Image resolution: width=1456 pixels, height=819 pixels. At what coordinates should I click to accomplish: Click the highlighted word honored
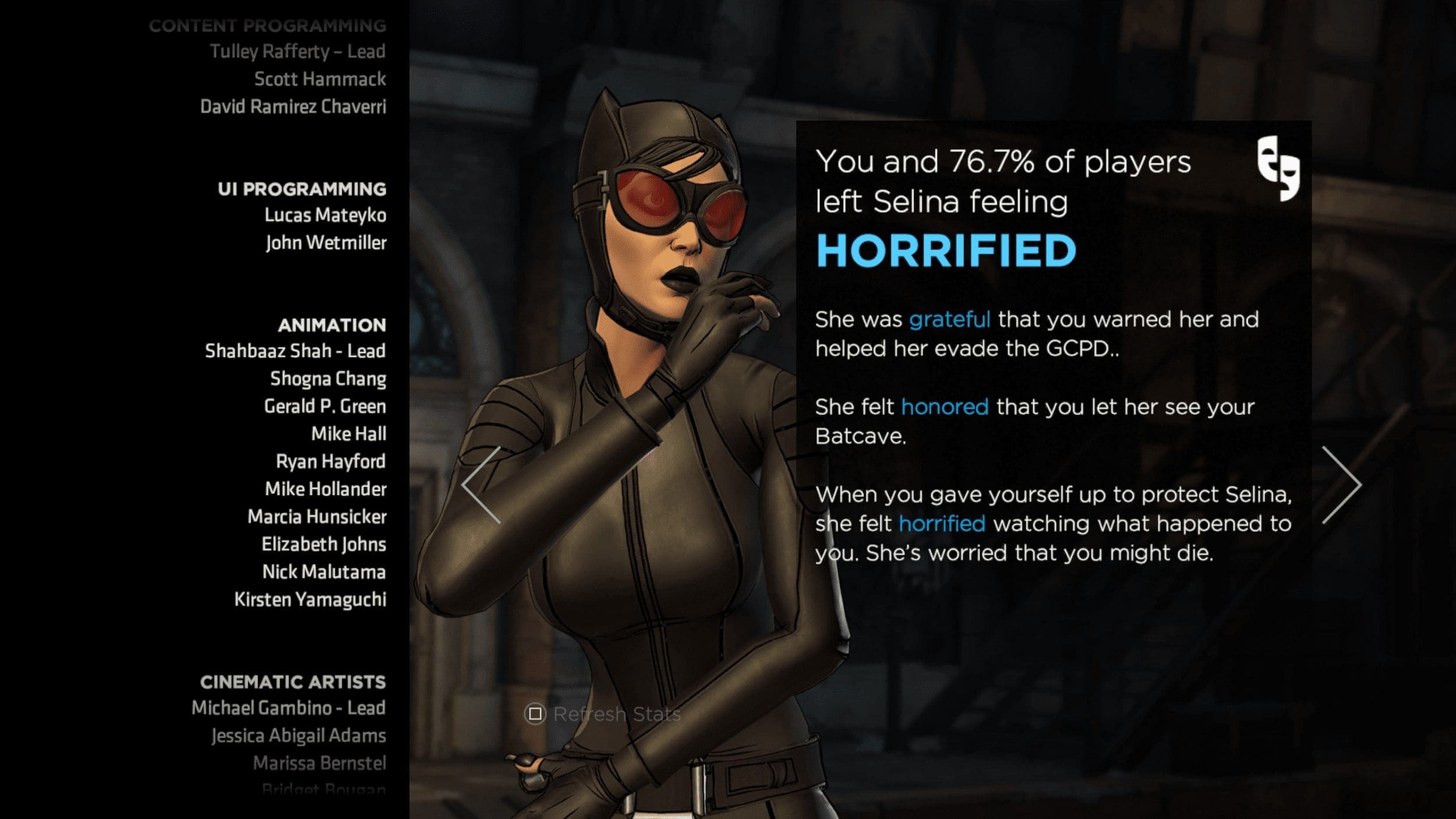(x=945, y=407)
